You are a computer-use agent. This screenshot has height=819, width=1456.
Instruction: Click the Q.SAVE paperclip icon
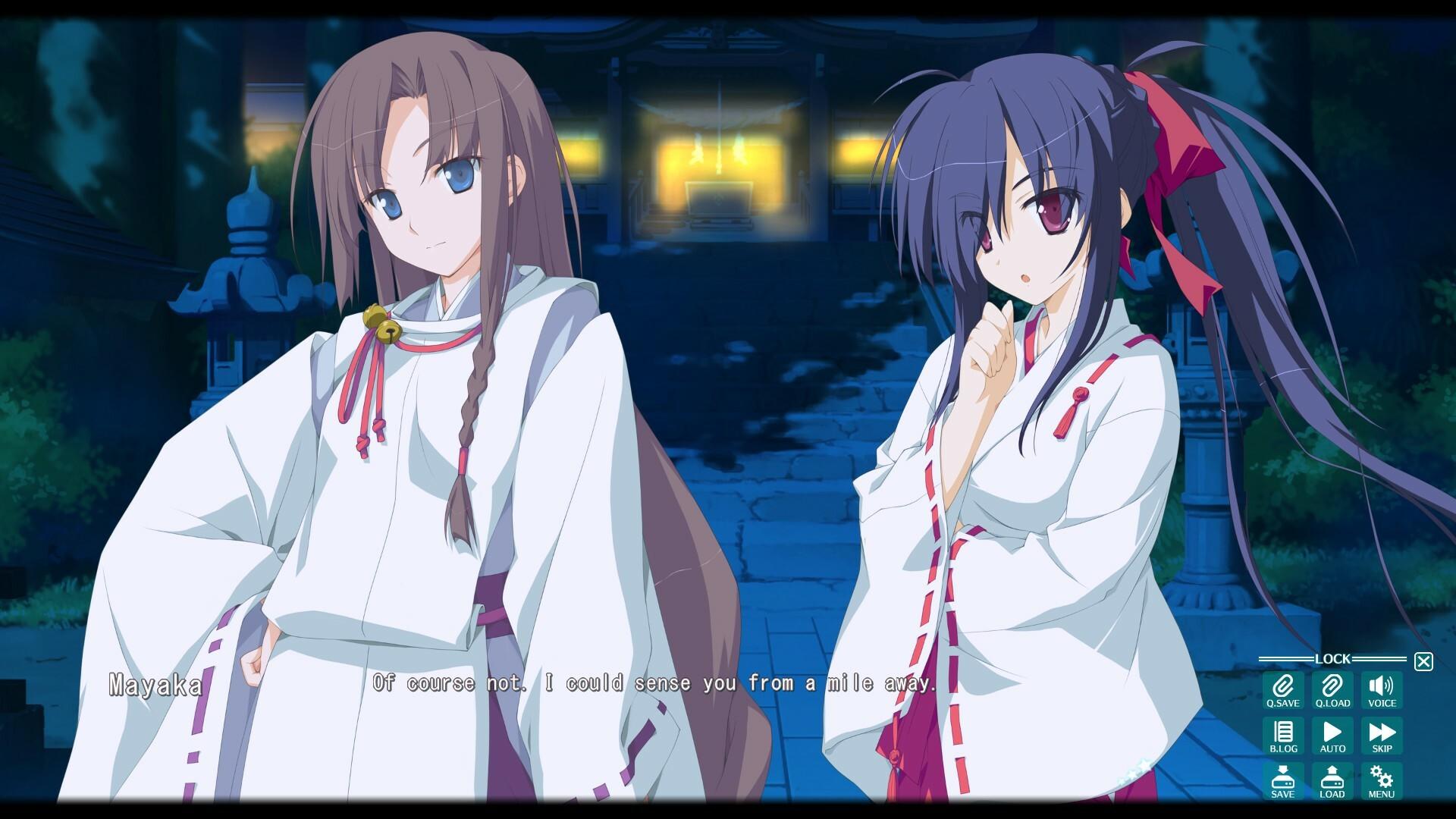(1283, 690)
